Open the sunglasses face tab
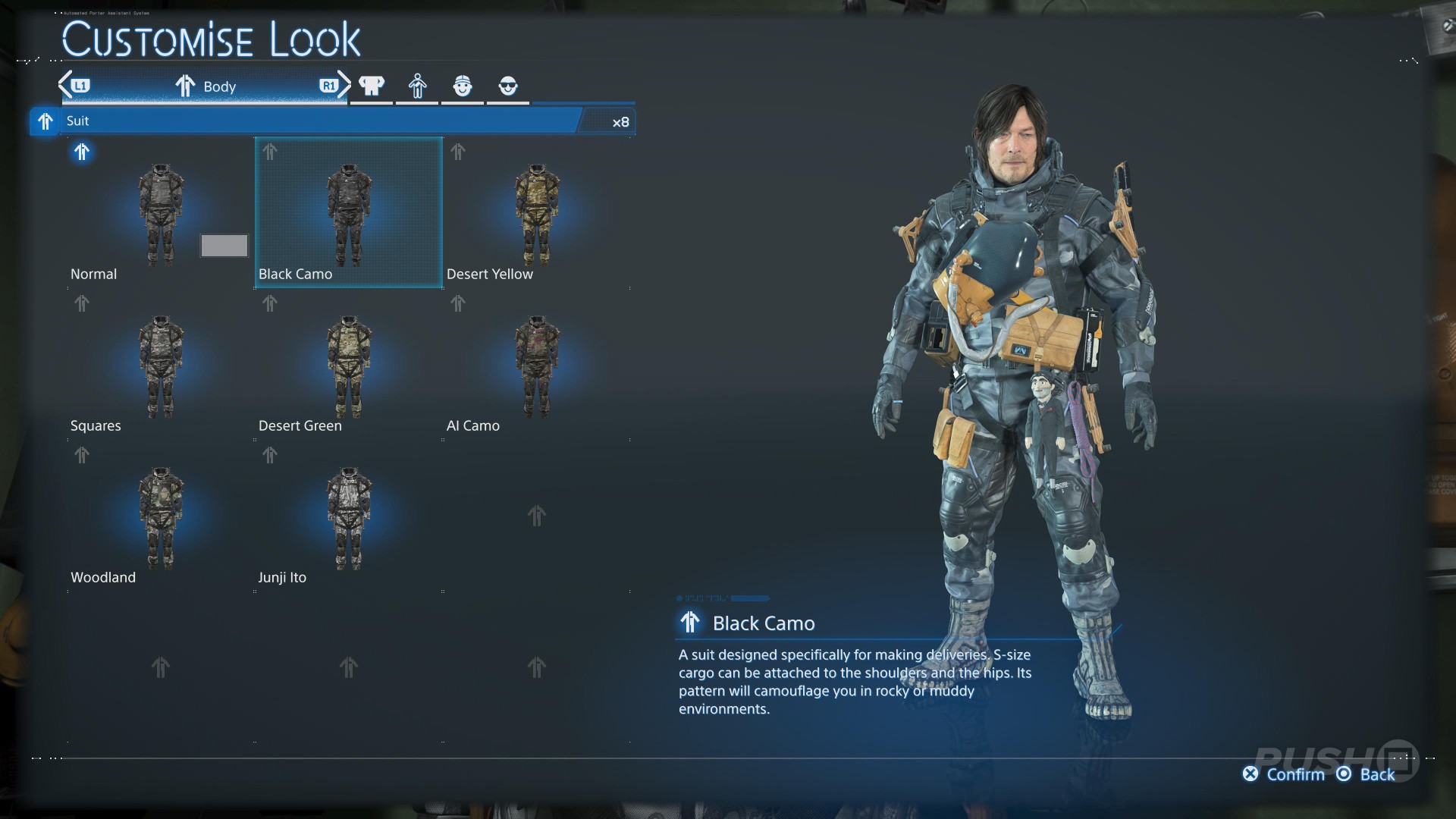The width and height of the screenshot is (1456, 819). point(508,86)
